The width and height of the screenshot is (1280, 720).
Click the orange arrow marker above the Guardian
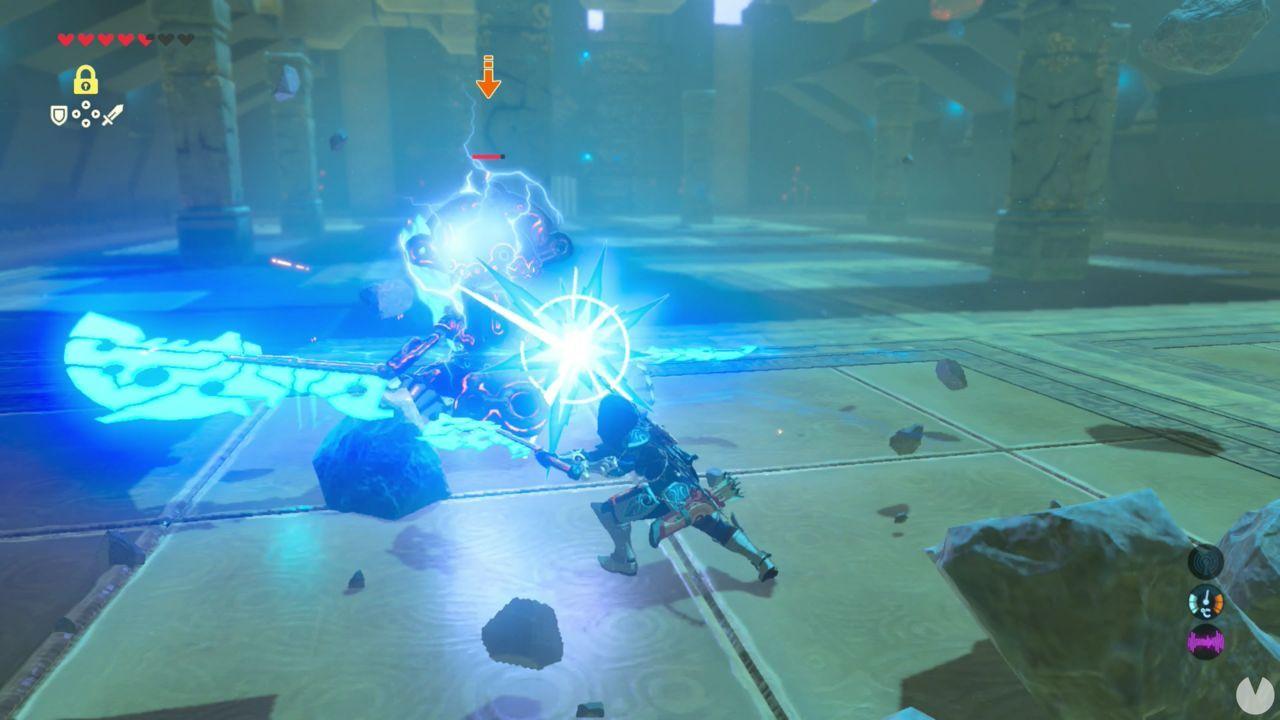[489, 79]
